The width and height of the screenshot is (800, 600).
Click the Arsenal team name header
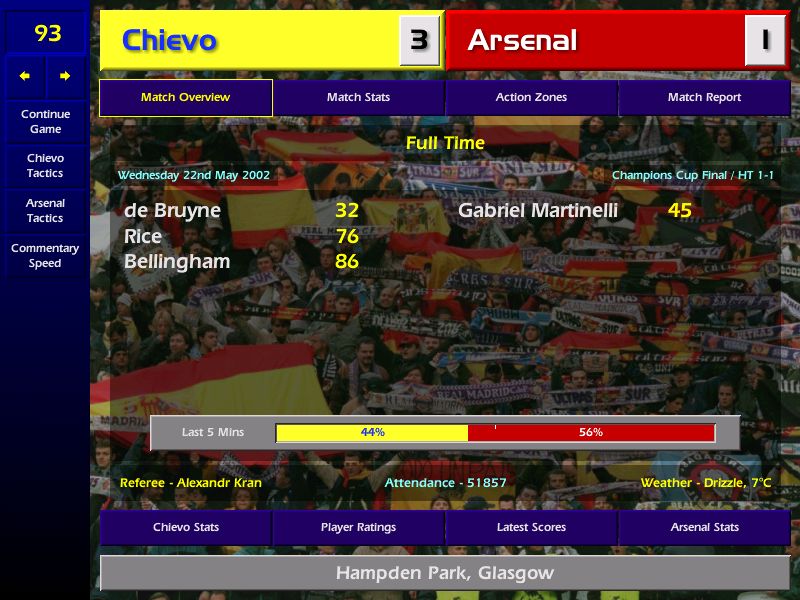click(x=522, y=40)
